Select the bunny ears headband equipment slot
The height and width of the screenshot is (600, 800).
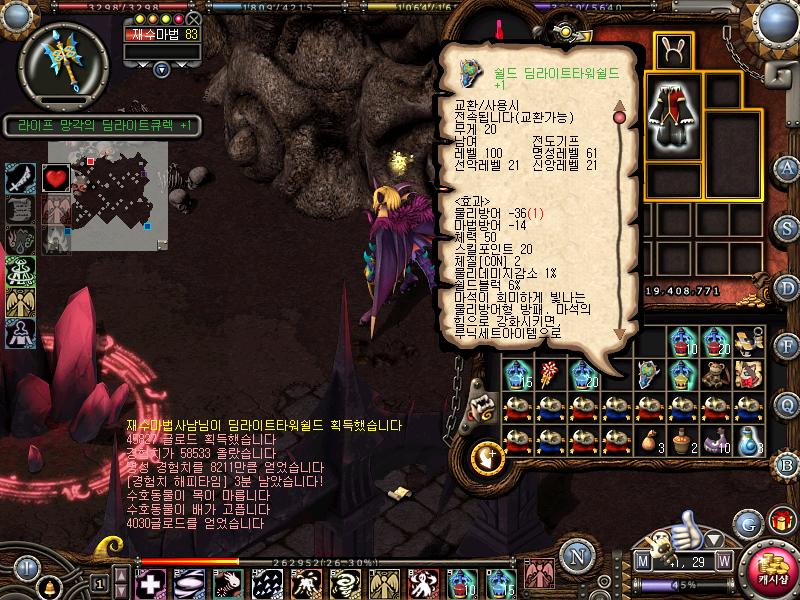point(667,48)
